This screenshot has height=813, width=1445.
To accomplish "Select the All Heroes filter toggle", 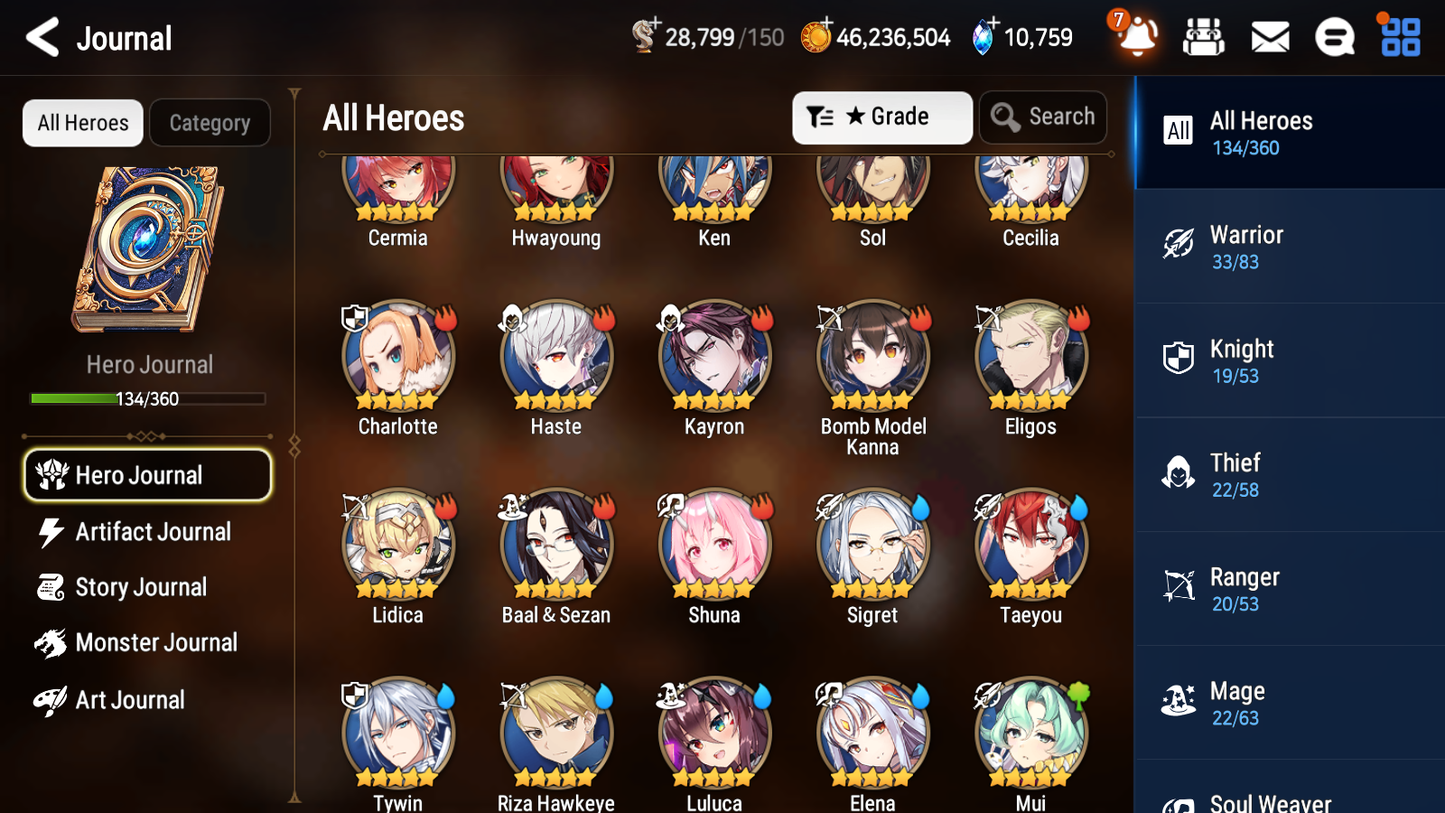I will point(82,122).
